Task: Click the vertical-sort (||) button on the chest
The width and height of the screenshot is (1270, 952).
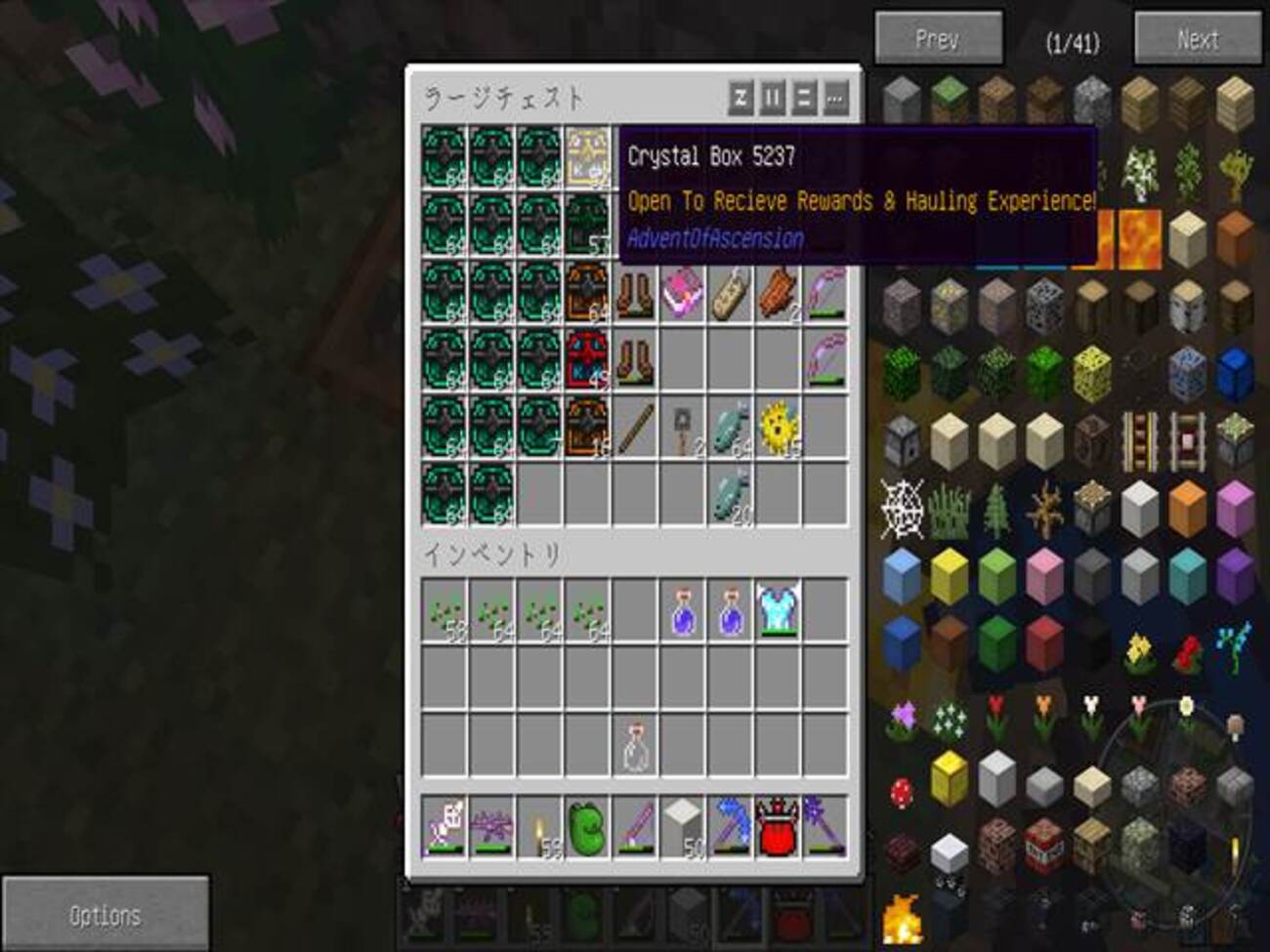Action: pyautogui.click(x=773, y=97)
